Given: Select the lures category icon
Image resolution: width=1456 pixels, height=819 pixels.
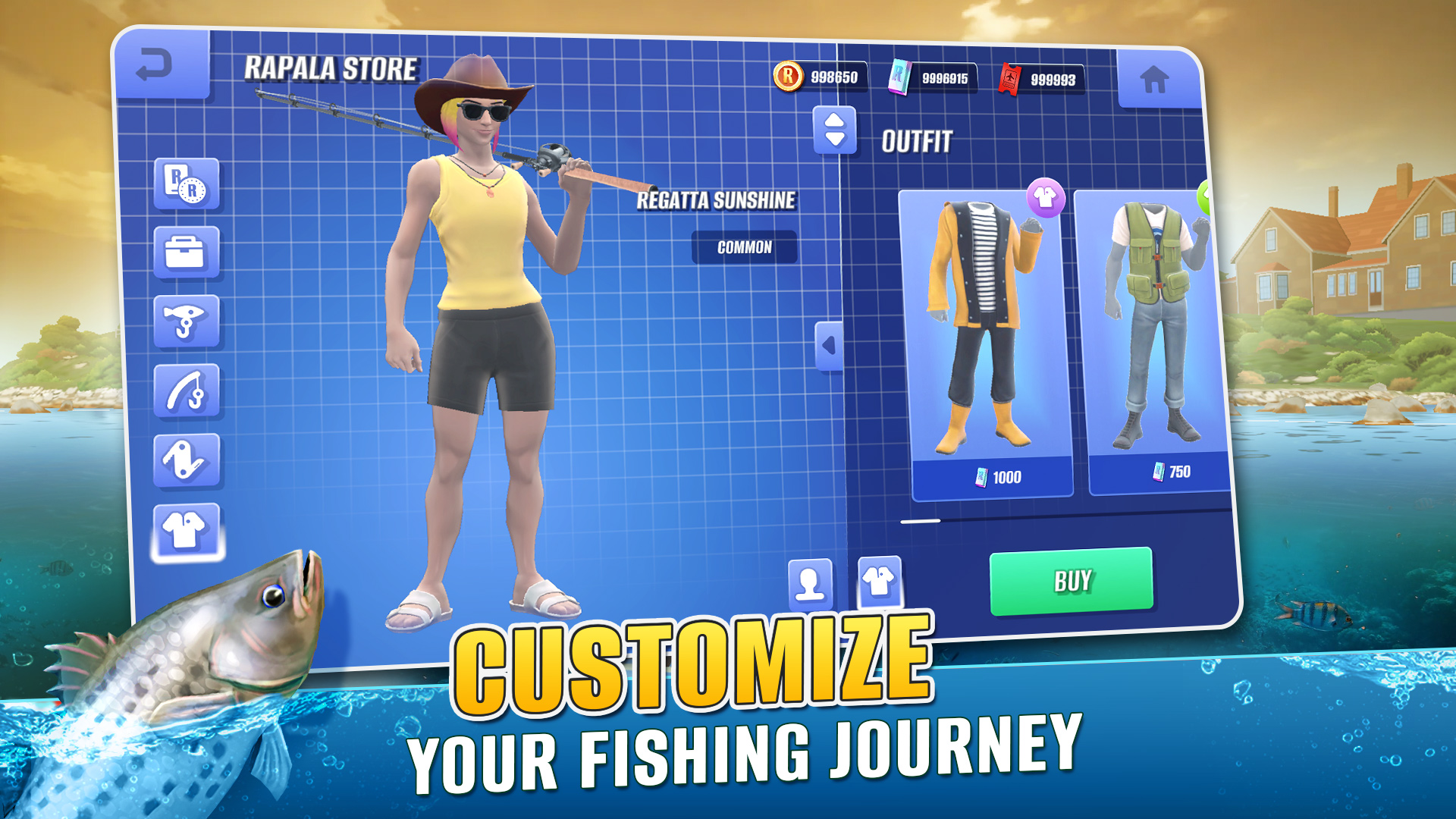Looking at the screenshot, I should (x=186, y=322).
